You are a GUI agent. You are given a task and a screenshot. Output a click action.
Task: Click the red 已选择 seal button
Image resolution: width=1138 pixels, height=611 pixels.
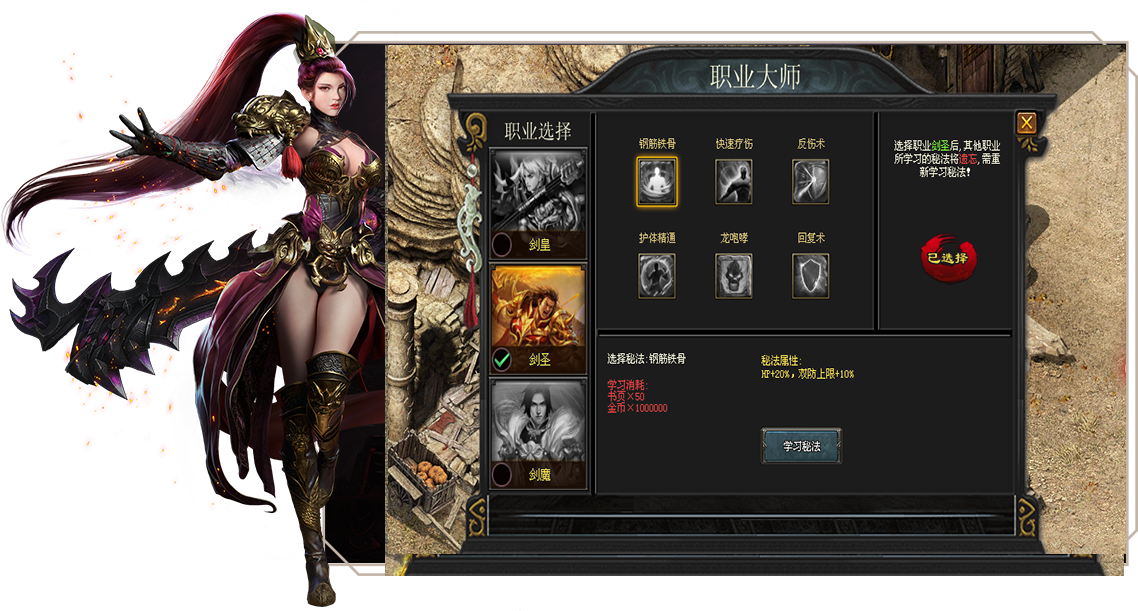point(947,258)
